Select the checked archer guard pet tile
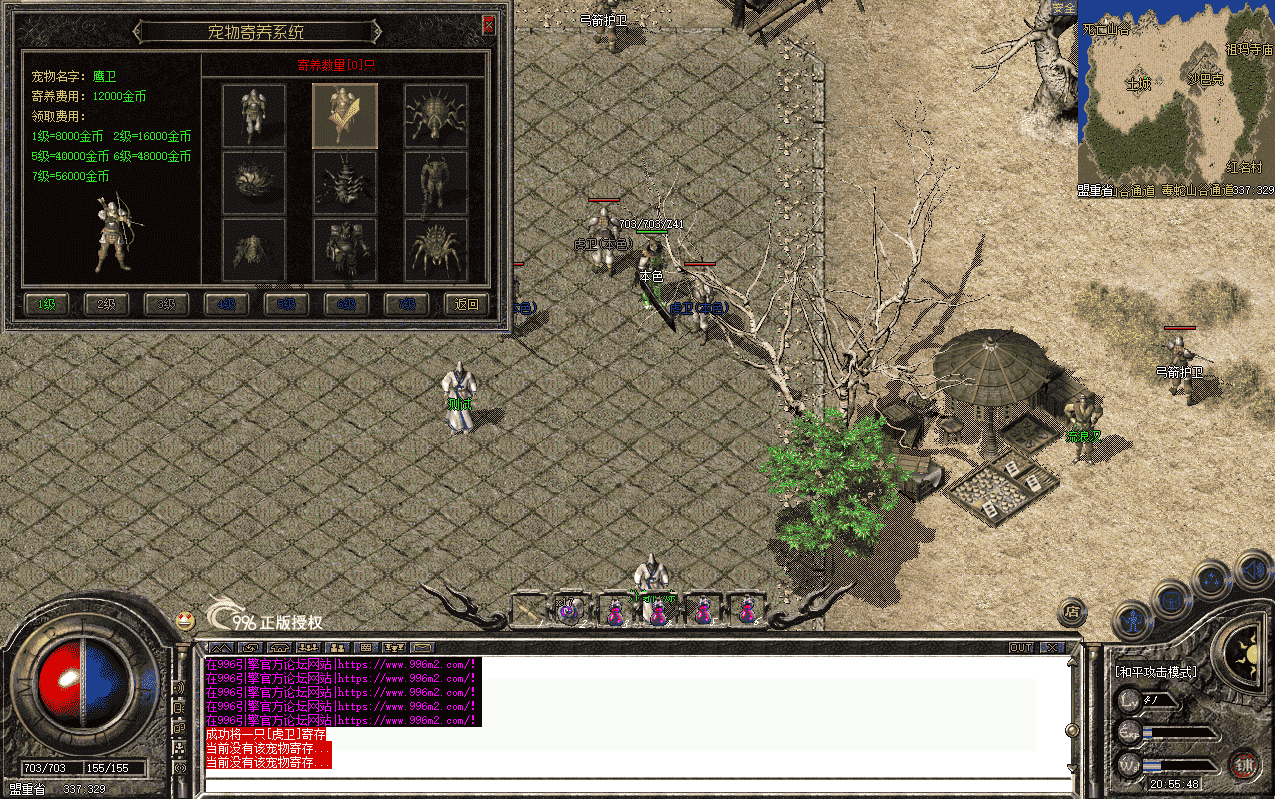Viewport: 1275px width, 799px height. (x=345, y=115)
